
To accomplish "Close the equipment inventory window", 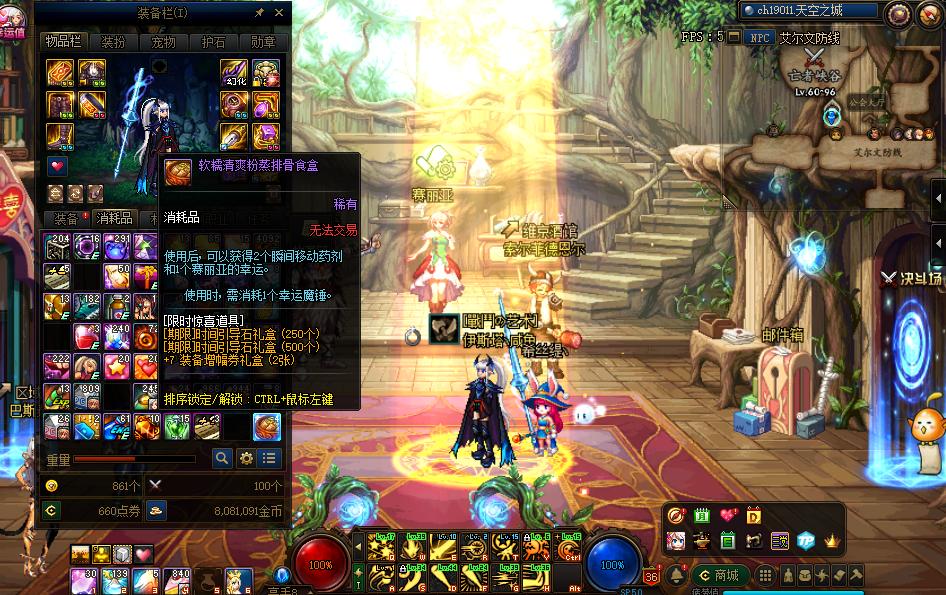I will click(279, 13).
